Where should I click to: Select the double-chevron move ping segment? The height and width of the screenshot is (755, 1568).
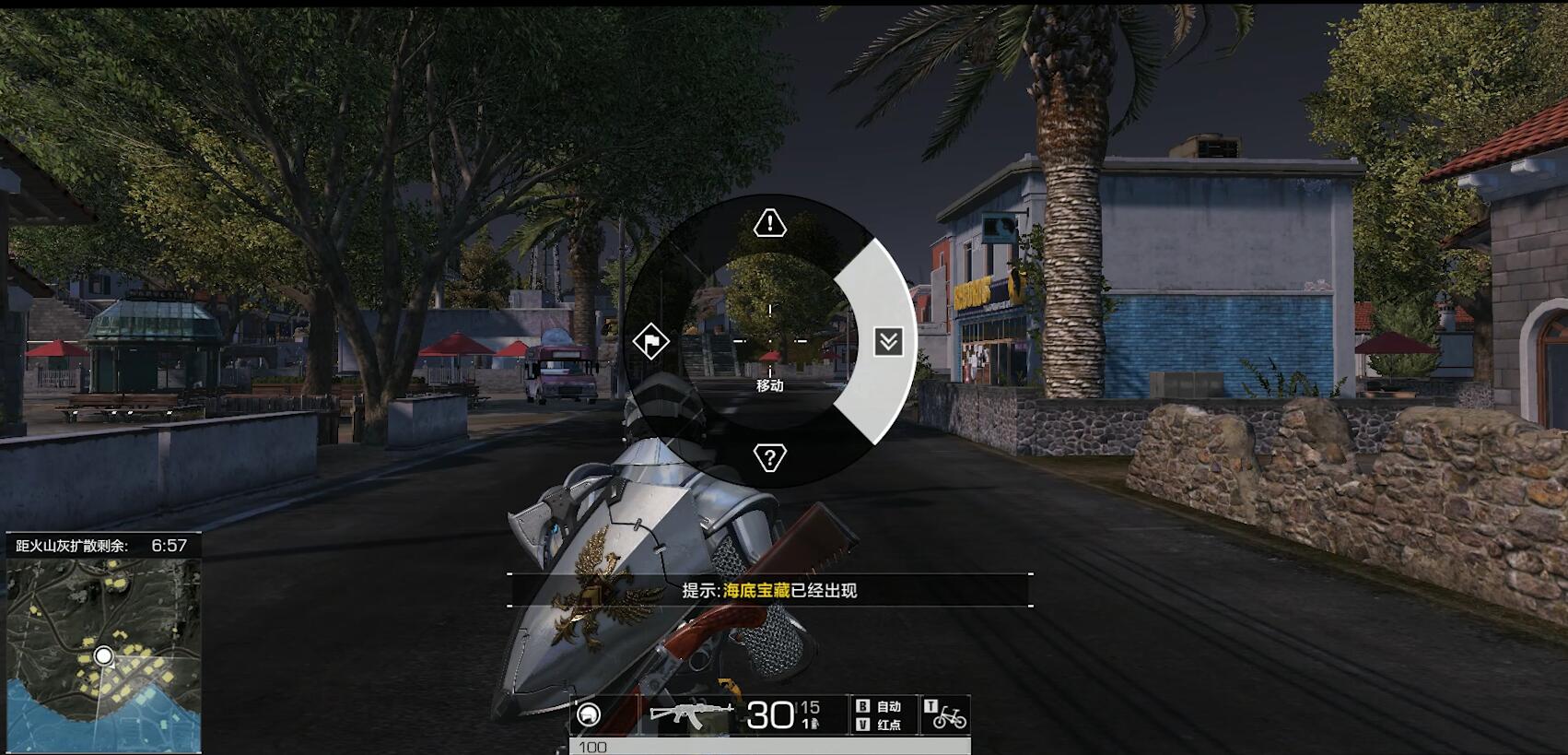(888, 342)
